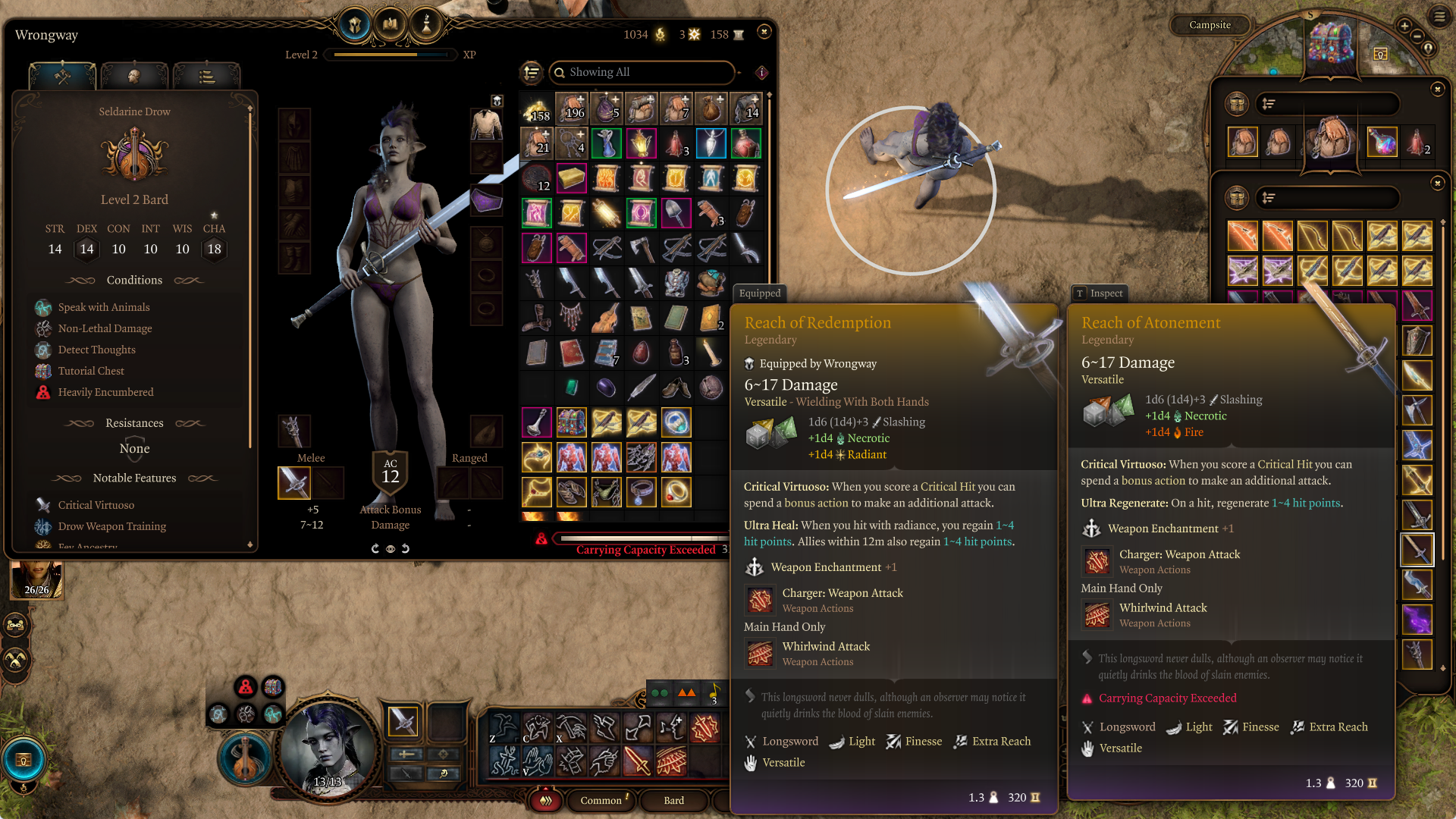The width and height of the screenshot is (1456, 819).
Task: Select the Critical Virtuoso feature entry
Action: tap(96, 505)
